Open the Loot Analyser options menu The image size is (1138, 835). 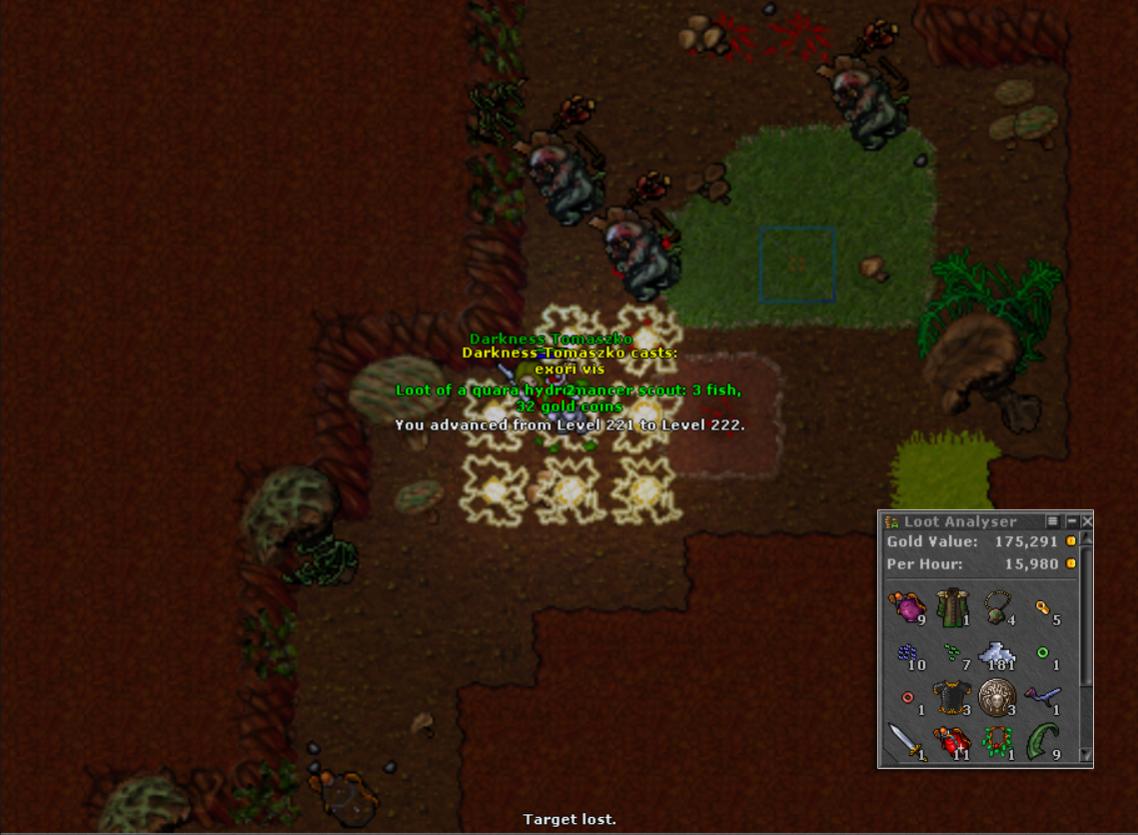[x=1053, y=521]
